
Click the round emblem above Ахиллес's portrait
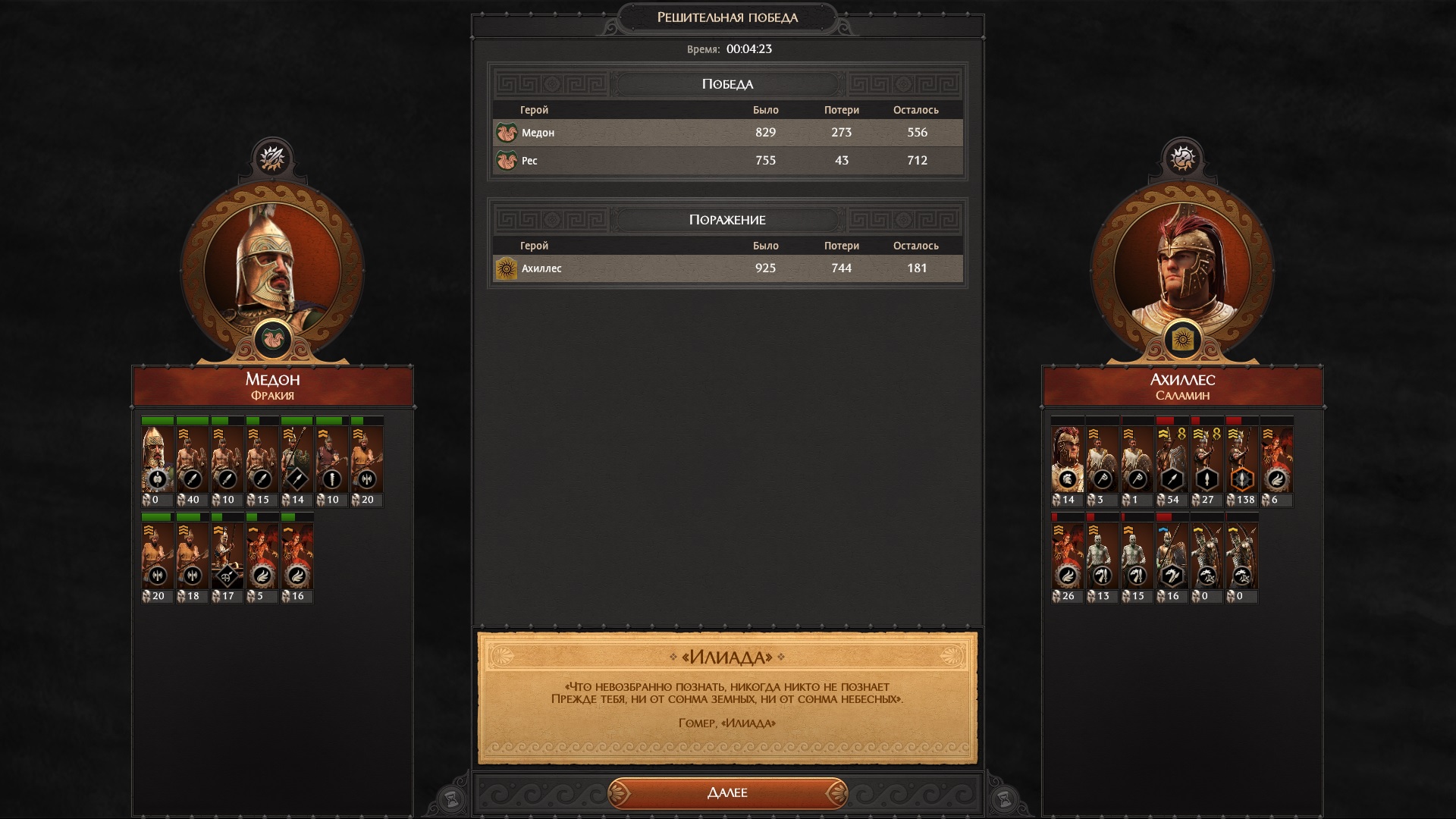pos(1182,158)
